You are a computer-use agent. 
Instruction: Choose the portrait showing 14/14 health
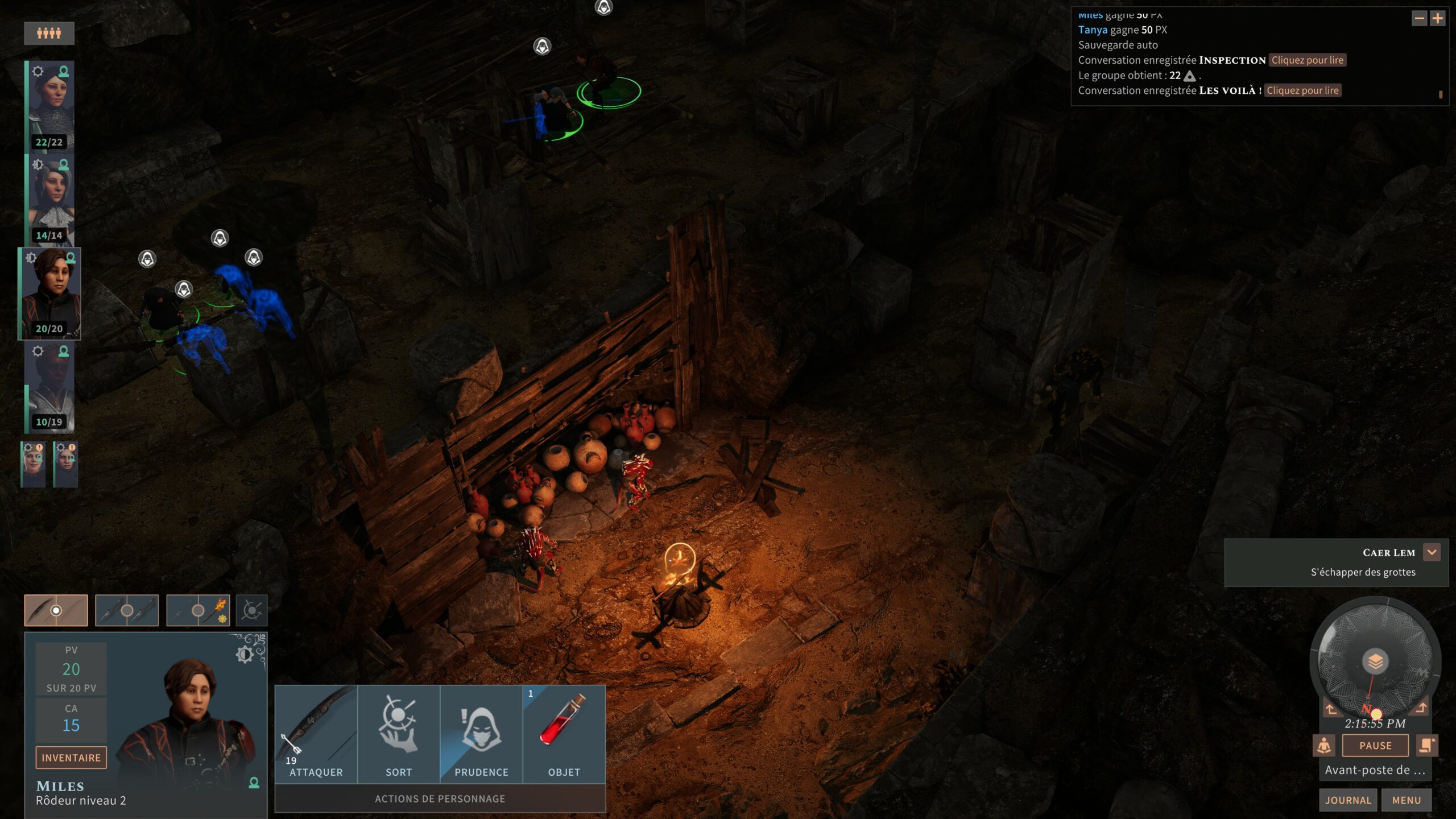pyautogui.click(x=51, y=199)
